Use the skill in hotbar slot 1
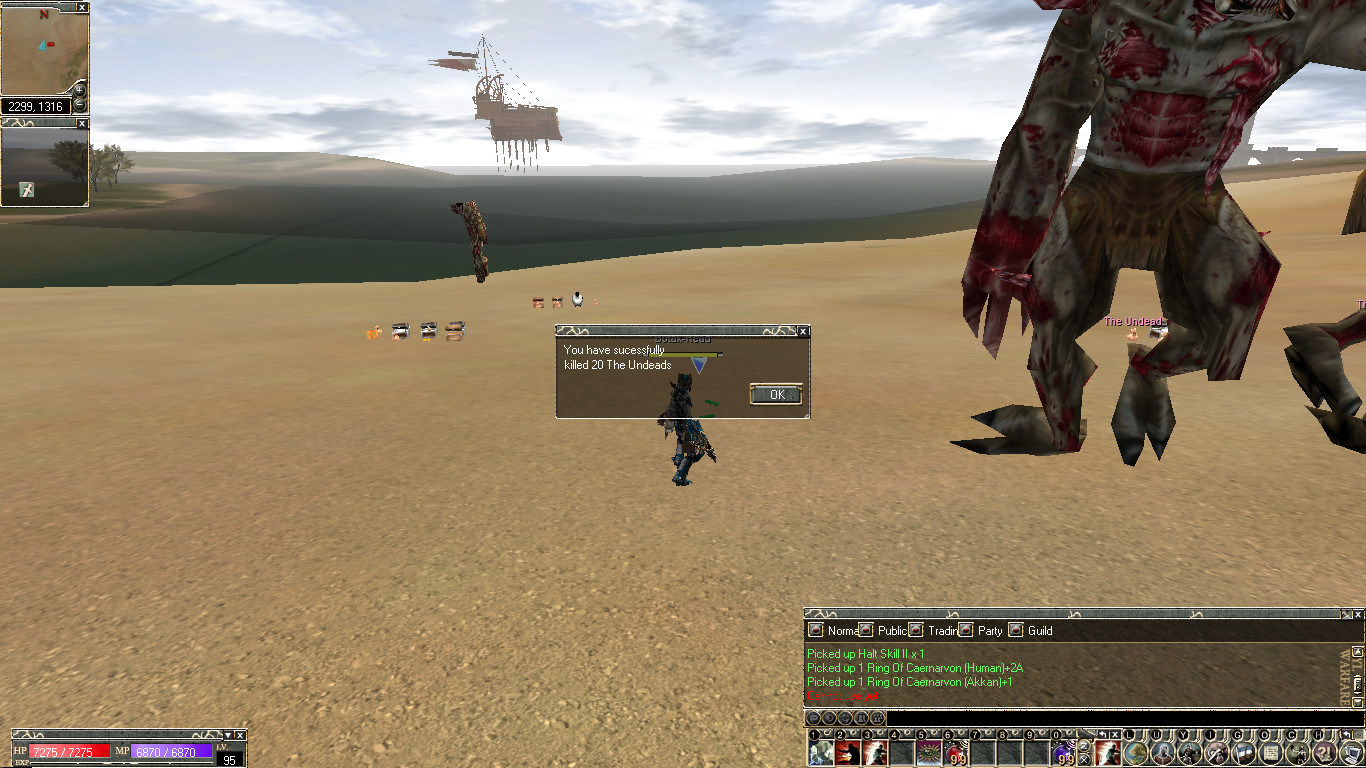This screenshot has height=768, width=1366. [x=821, y=753]
